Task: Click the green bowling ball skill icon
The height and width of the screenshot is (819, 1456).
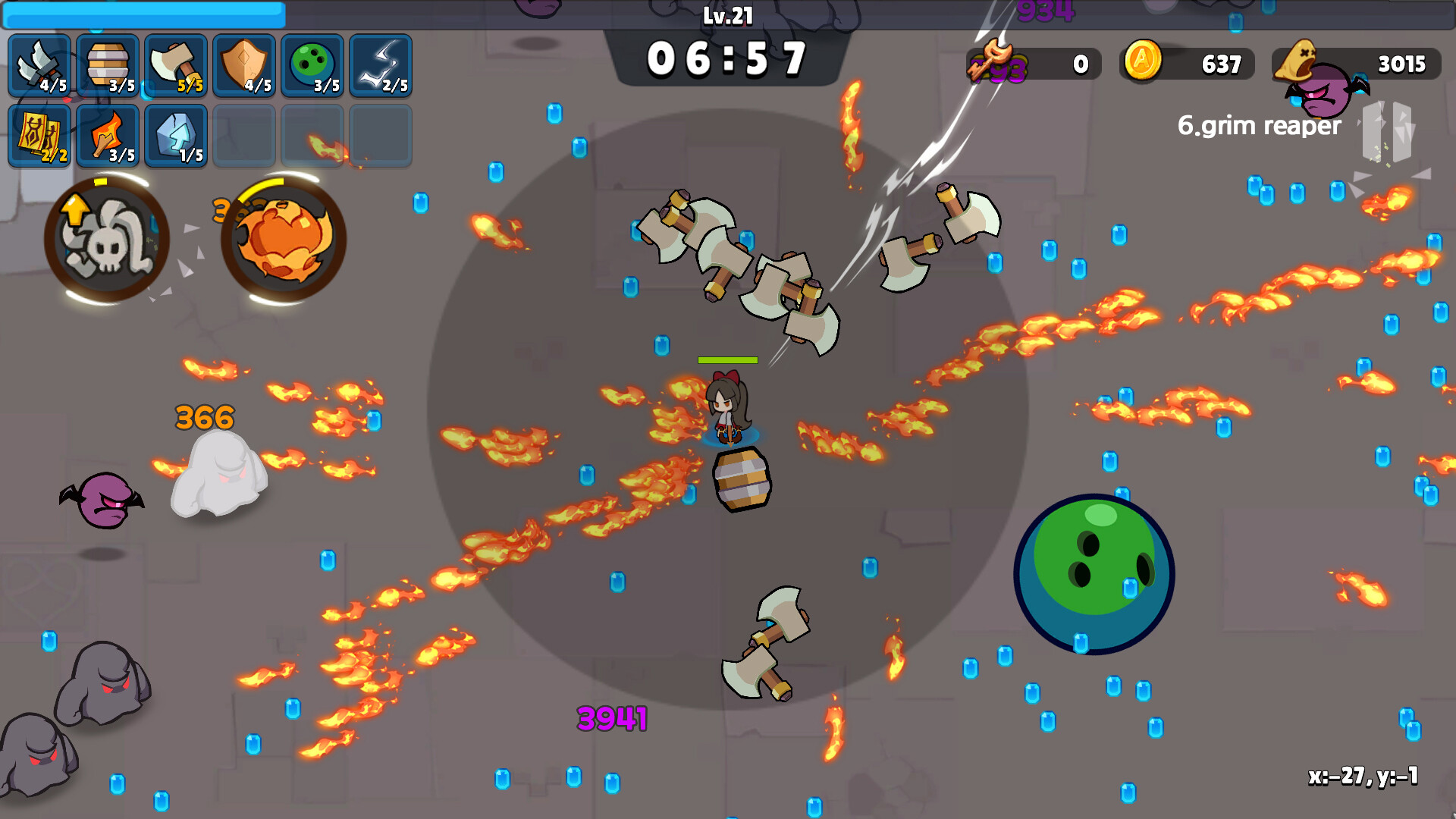Action: coord(312,64)
